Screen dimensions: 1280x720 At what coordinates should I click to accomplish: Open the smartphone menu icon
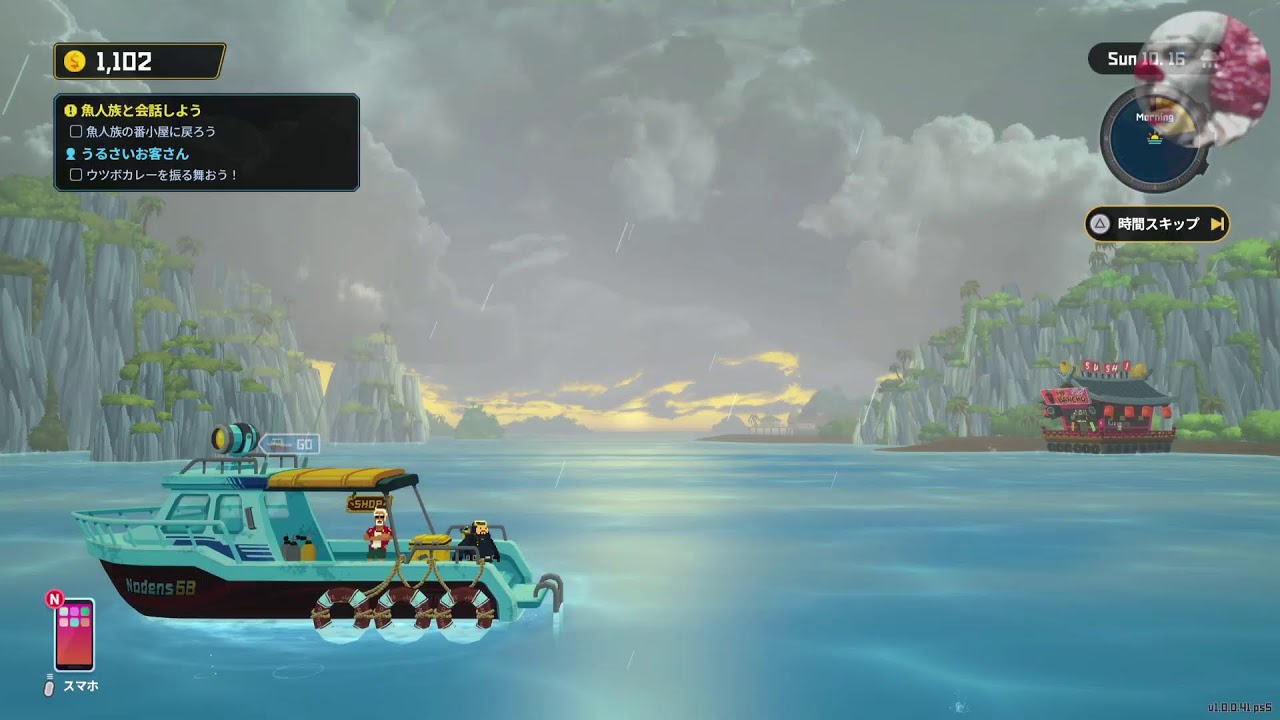point(74,635)
